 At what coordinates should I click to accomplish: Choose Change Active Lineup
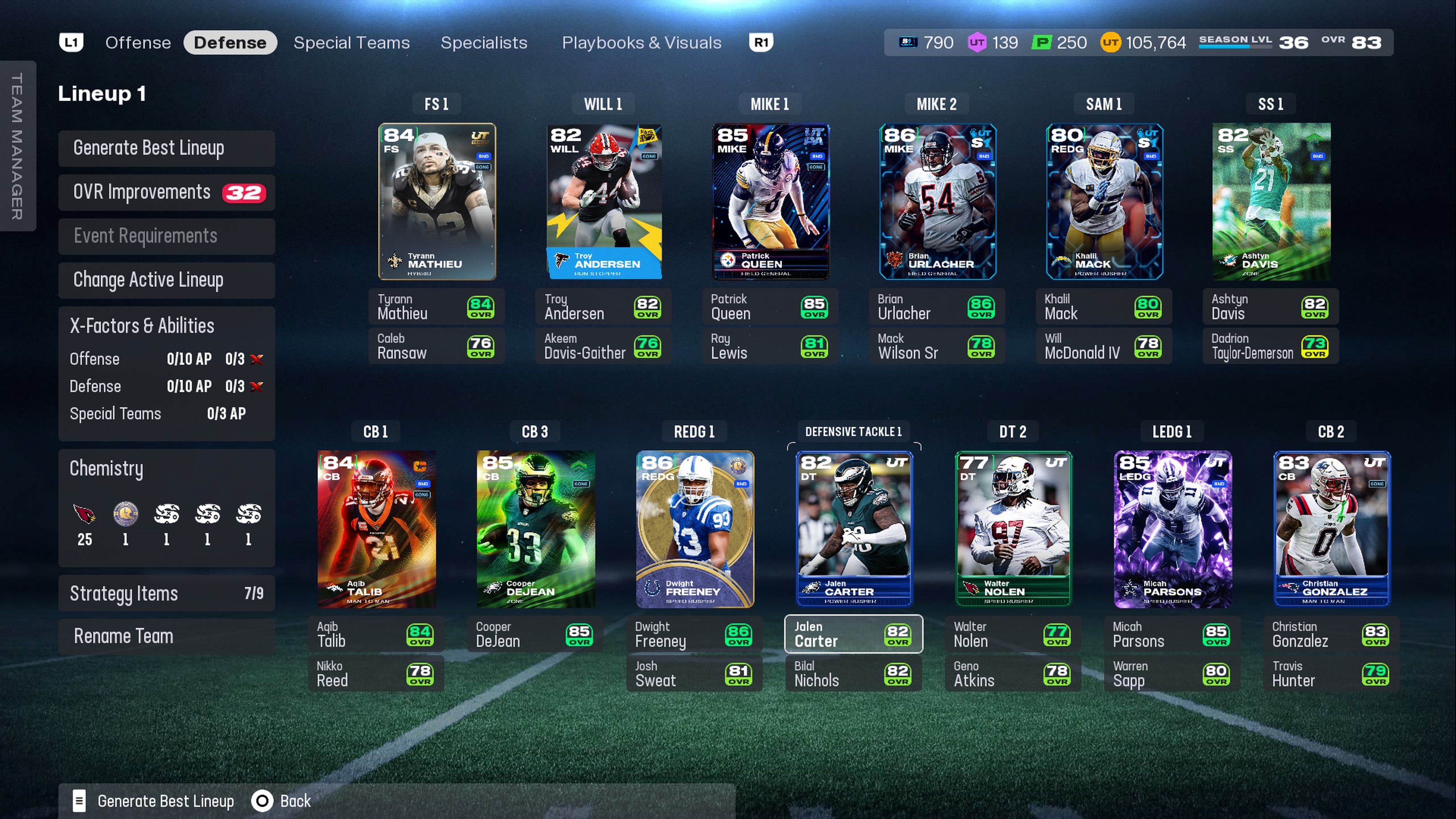tap(166, 280)
